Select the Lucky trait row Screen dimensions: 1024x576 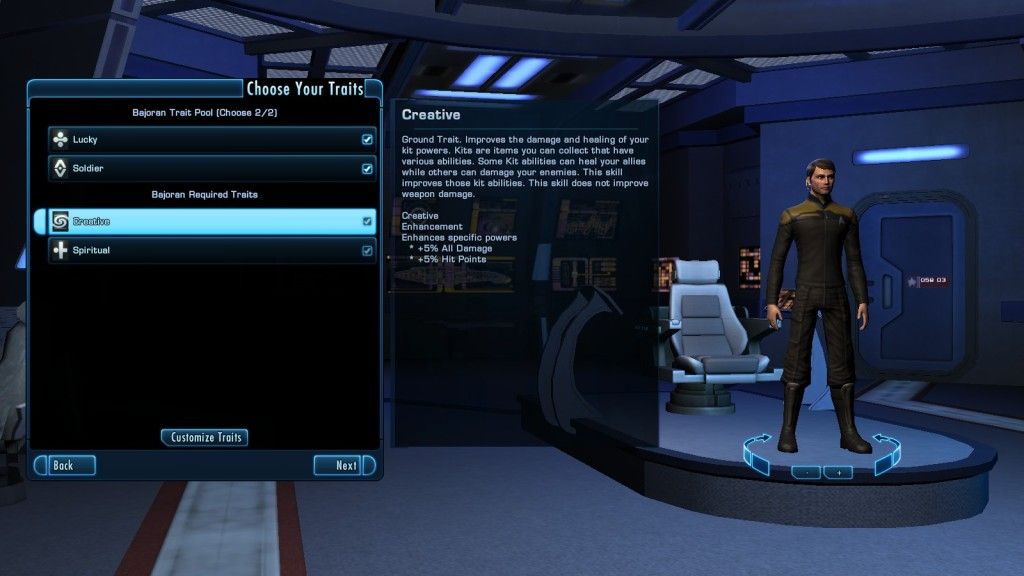[x=200, y=140]
